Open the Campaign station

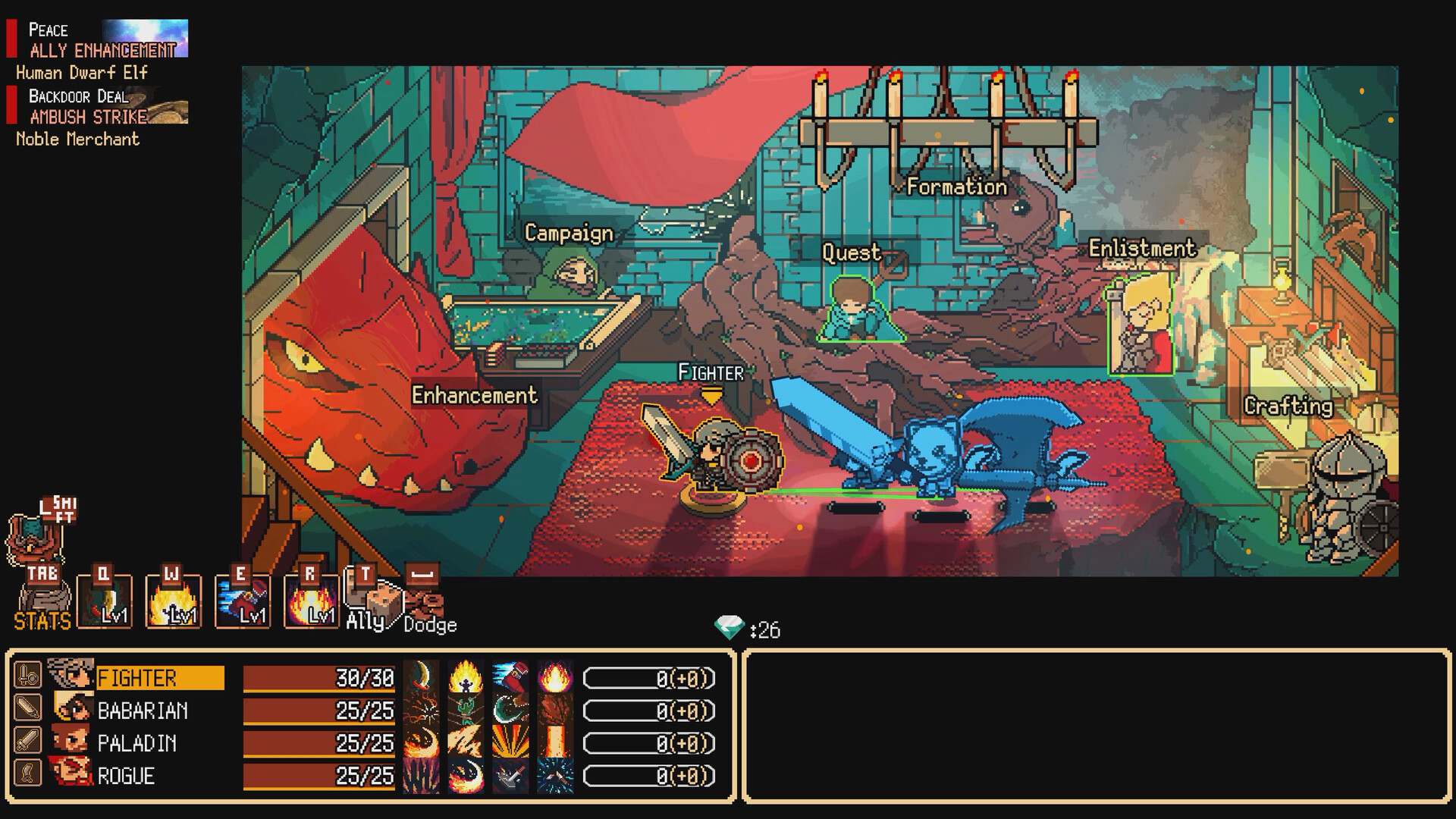click(x=569, y=234)
